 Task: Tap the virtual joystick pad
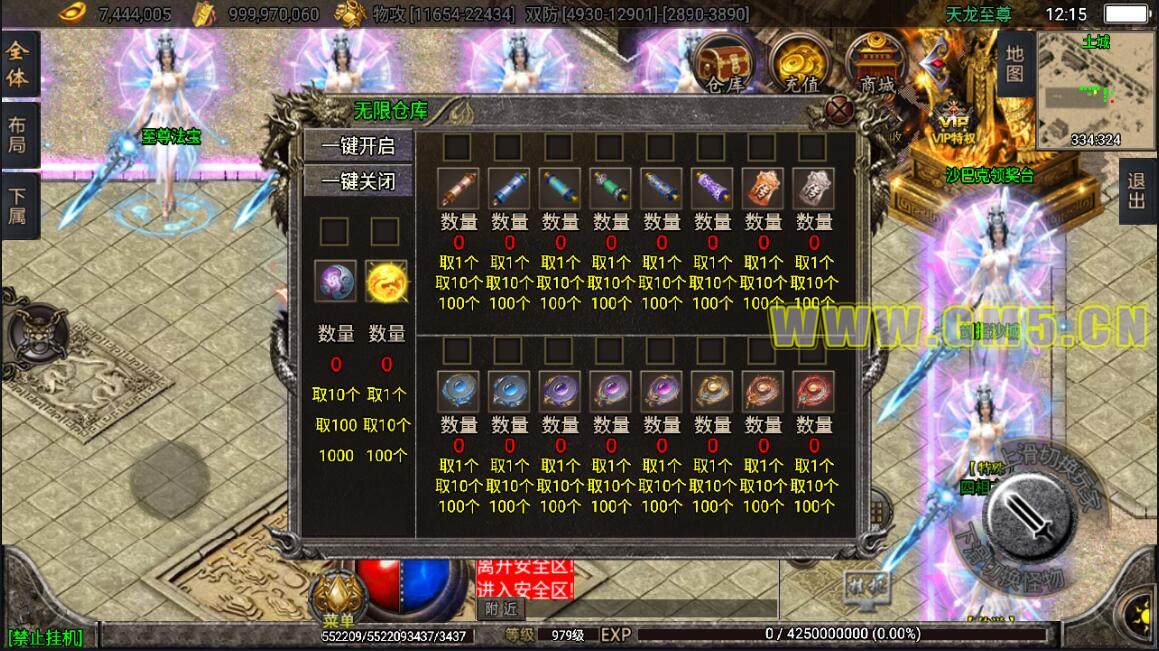[x=170, y=480]
